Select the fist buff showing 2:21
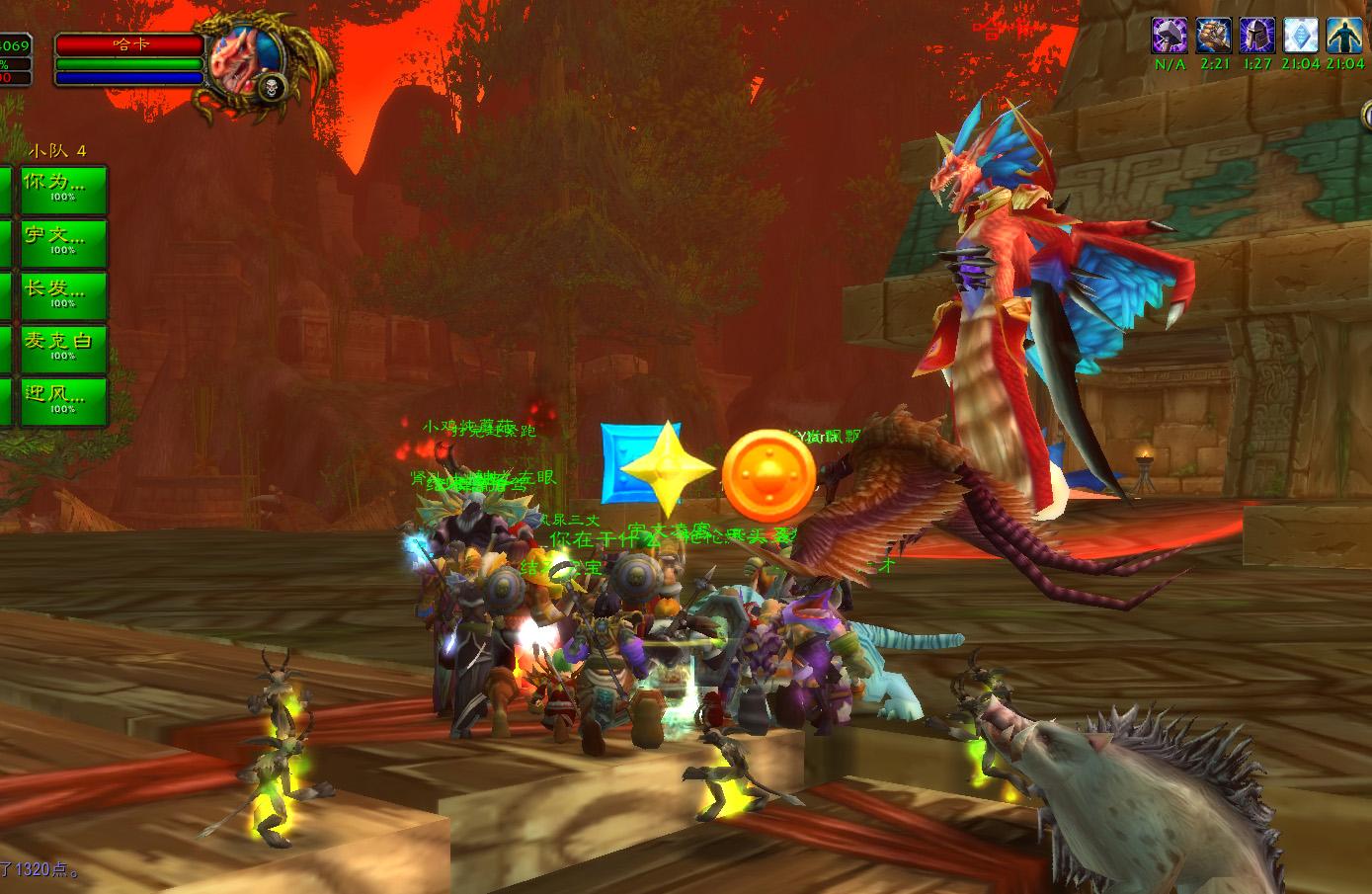The height and width of the screenshot is (894, 1372). coord(1213,36)
